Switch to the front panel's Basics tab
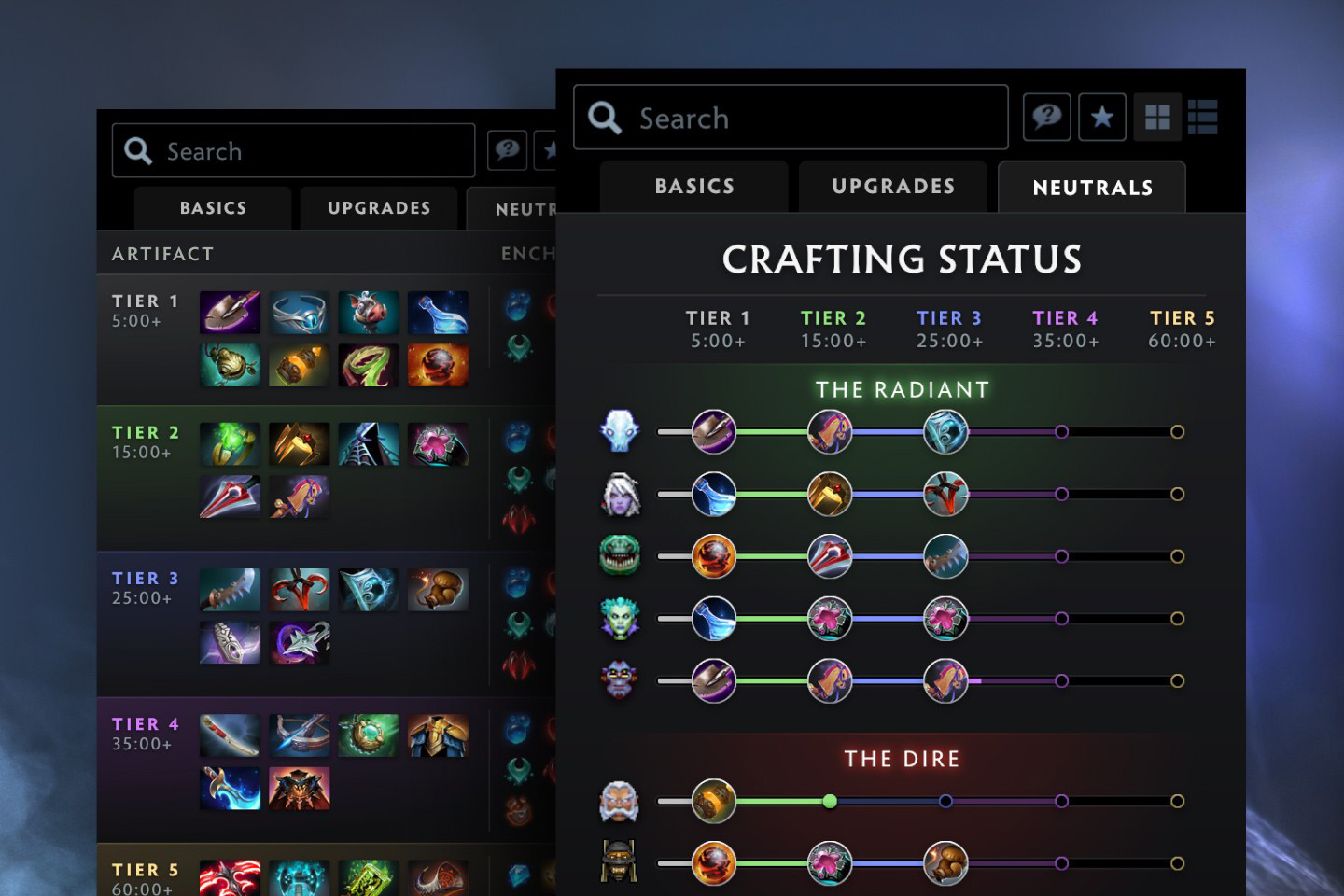This screenshot has width=1344, height=896. (694, 187)
